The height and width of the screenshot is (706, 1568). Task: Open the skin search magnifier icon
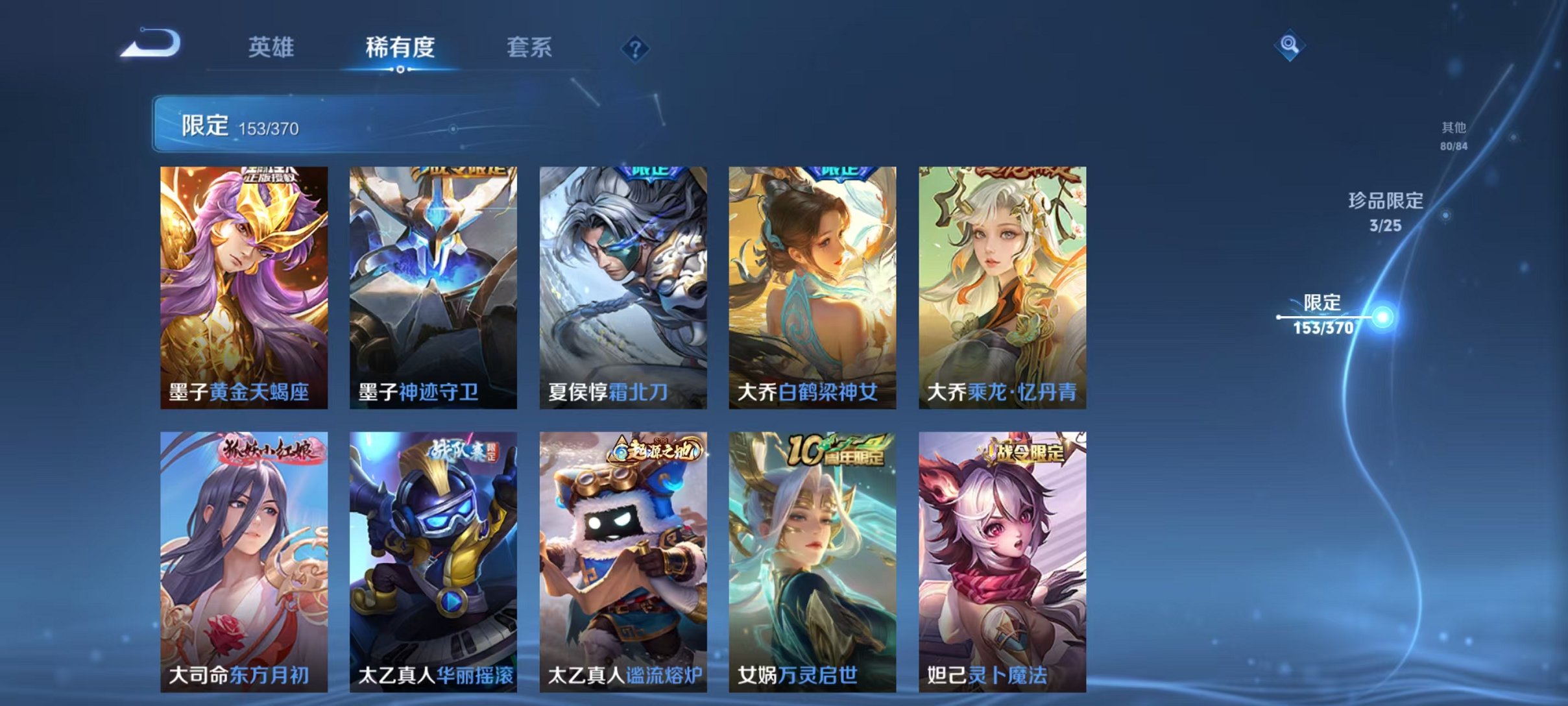(x=1291, y=44)
